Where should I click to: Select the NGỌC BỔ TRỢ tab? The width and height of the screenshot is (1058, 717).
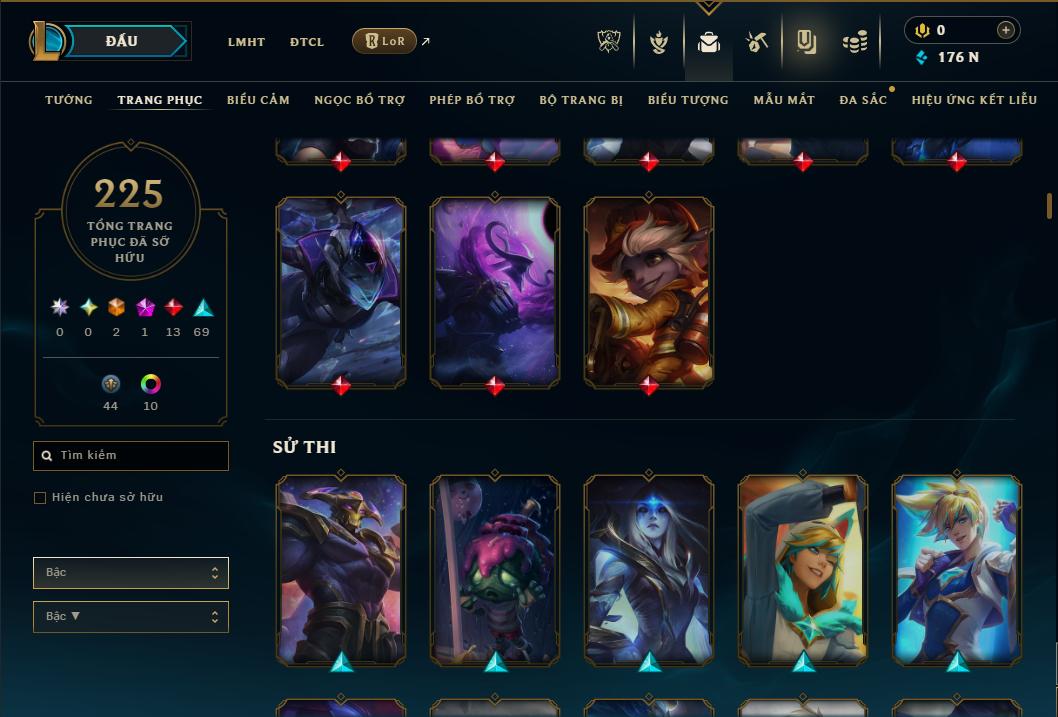(359, 100)
